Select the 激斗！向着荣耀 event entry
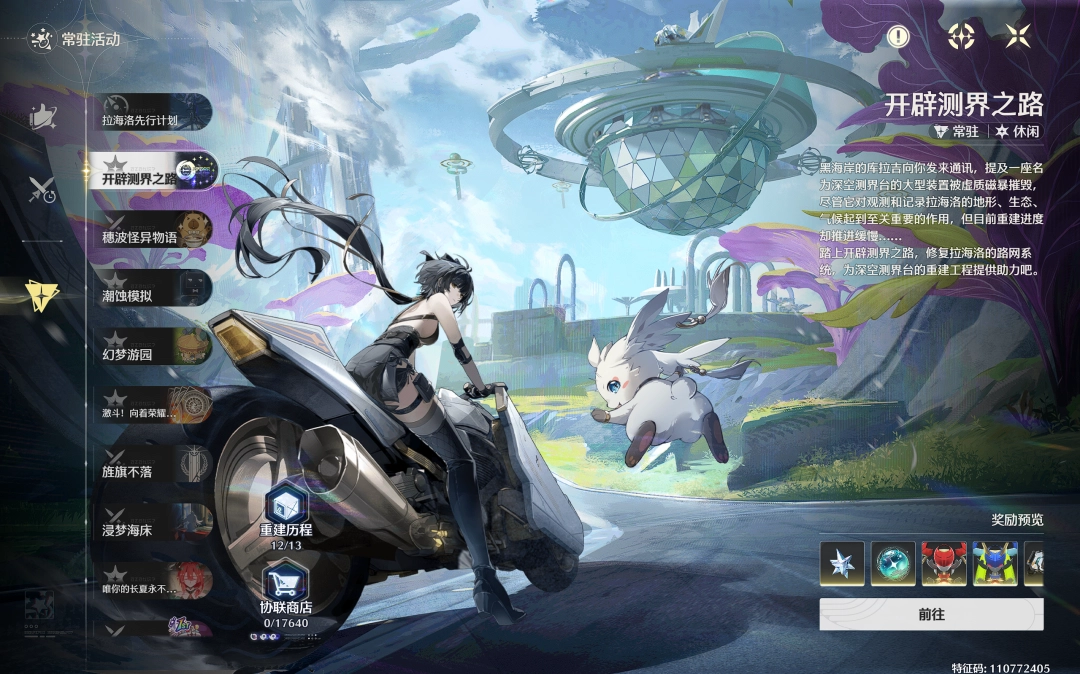 [155, 405]
